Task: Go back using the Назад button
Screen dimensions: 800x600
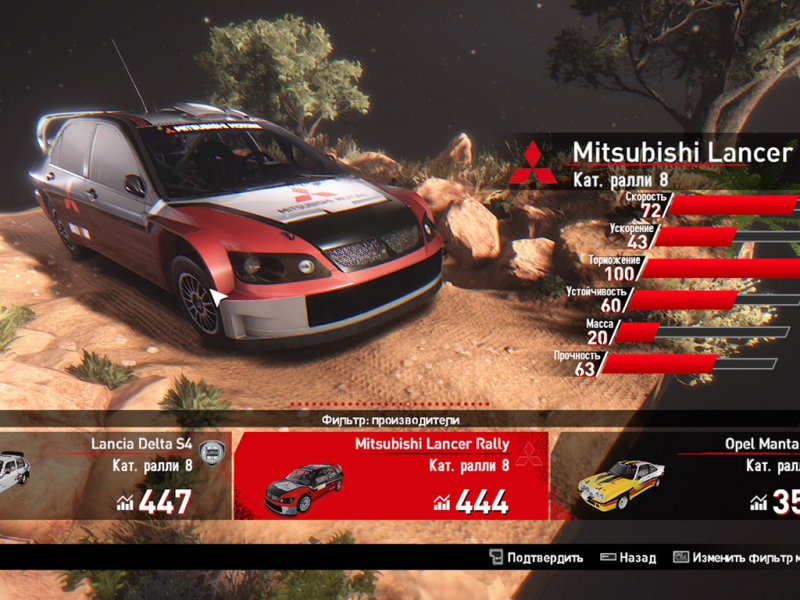Action: click(x=628, y=558)
